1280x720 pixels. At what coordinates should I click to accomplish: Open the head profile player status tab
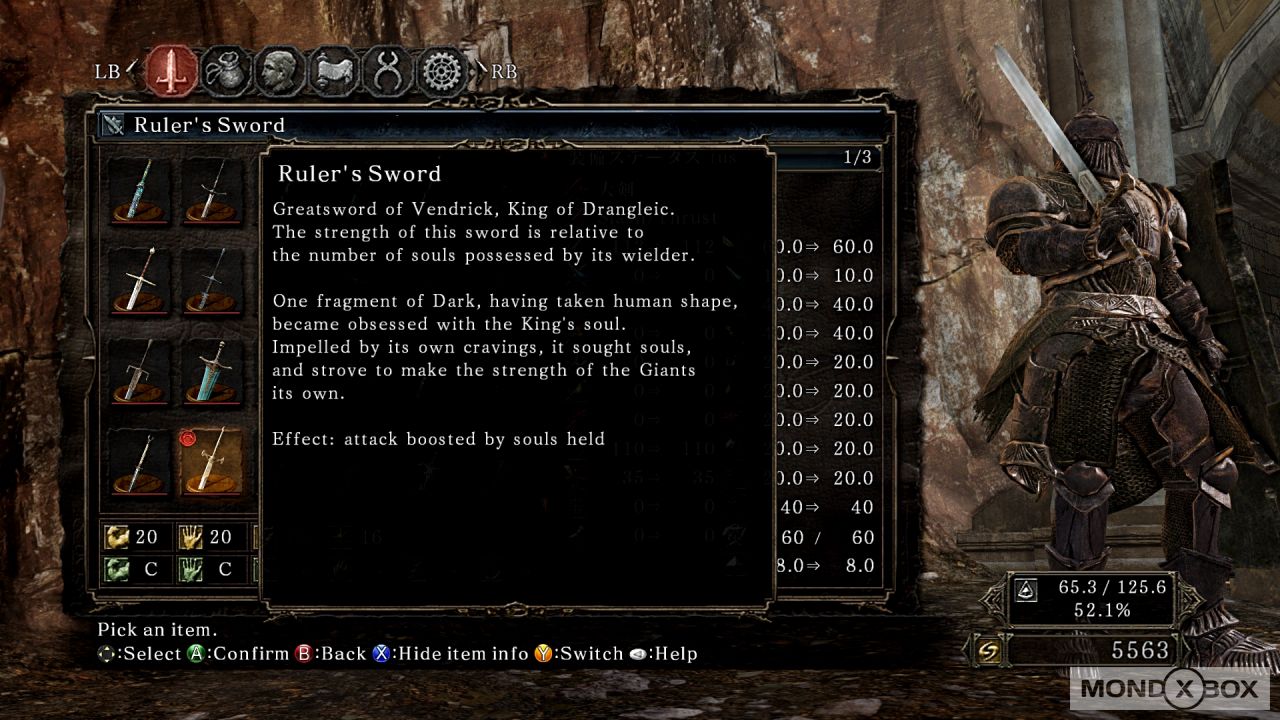tap(279, 71)
